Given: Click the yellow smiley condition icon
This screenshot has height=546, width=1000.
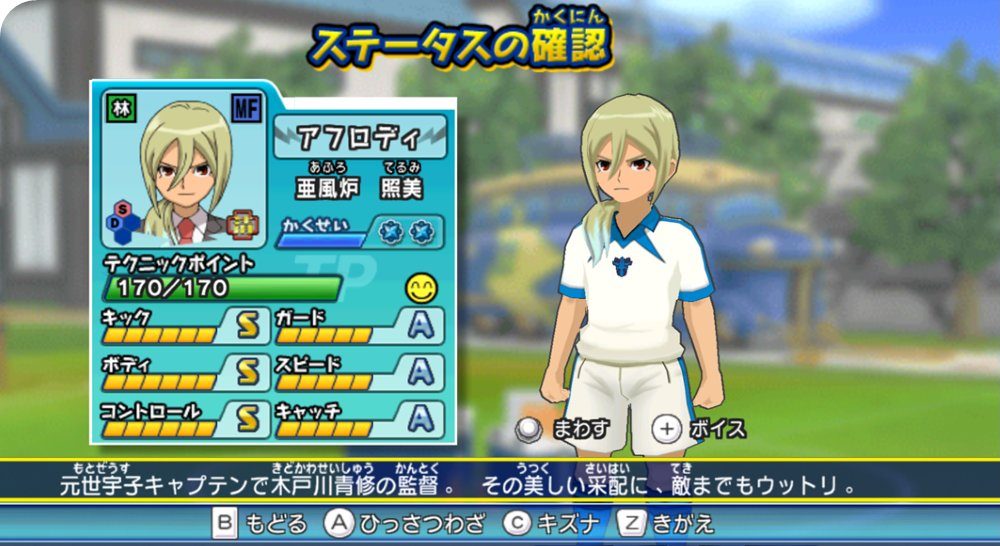Looking at the screenshot, I should coord(422,289).
